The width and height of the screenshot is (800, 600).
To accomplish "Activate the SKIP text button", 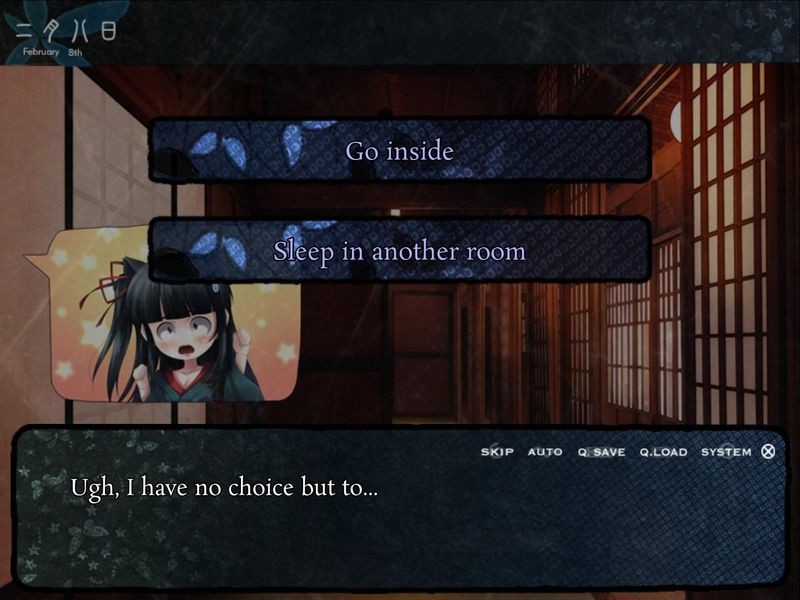I will tap(497, 452).
